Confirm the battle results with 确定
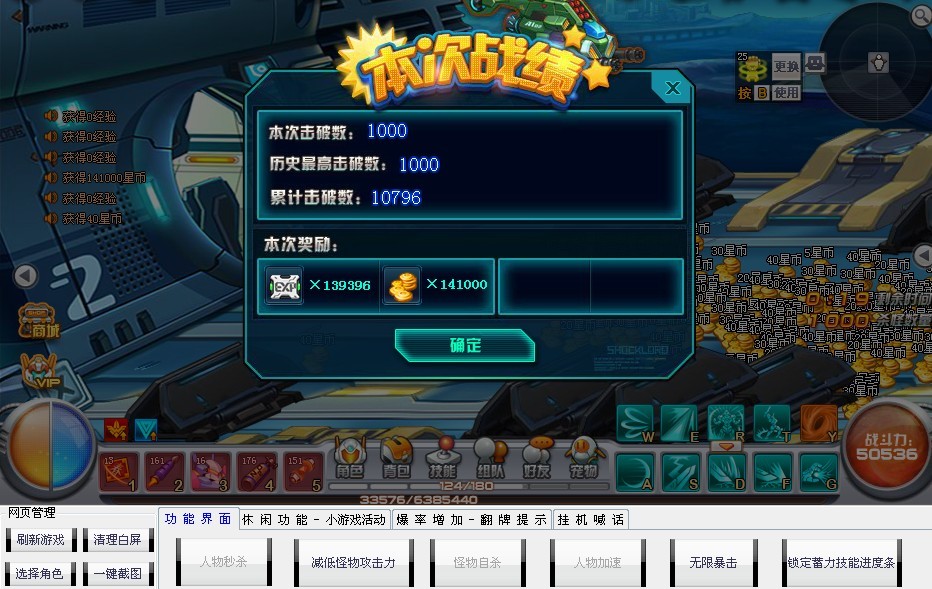The height and width of the screenshot is (589, 932). [x=465, y=346]
